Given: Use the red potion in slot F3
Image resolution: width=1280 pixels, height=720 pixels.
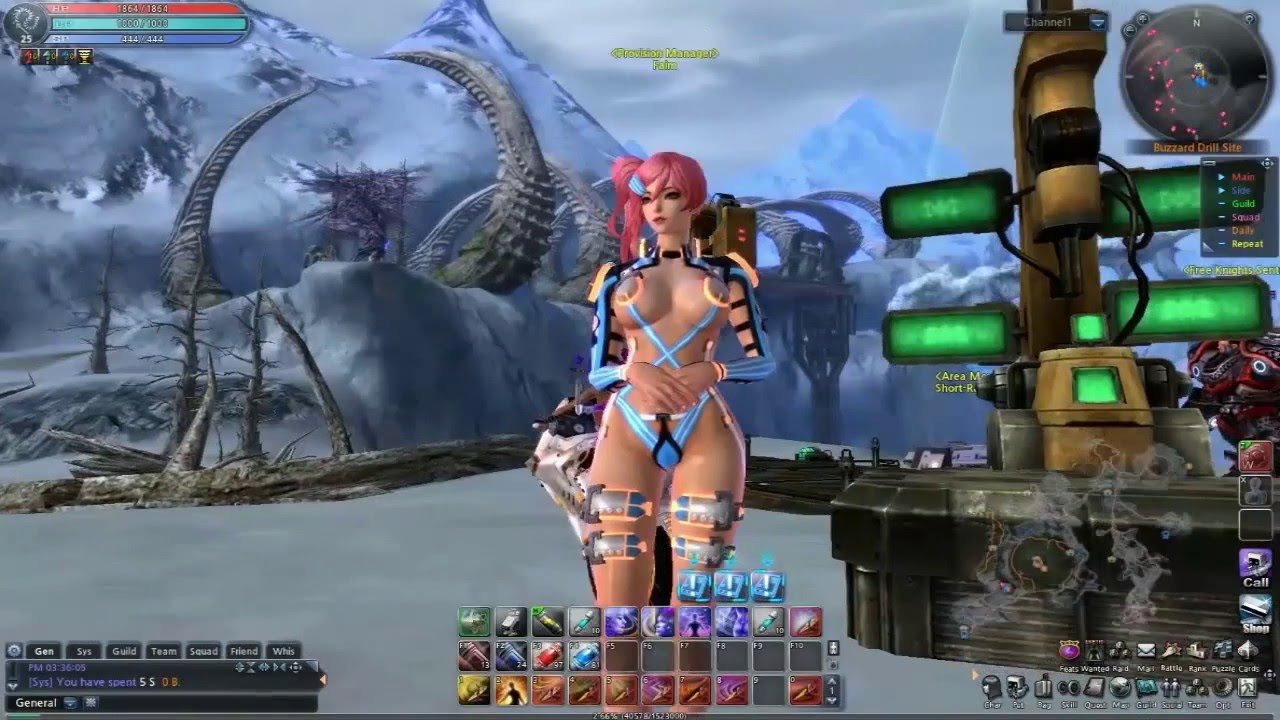Looking at the screenshot, I should click(546, 656).
